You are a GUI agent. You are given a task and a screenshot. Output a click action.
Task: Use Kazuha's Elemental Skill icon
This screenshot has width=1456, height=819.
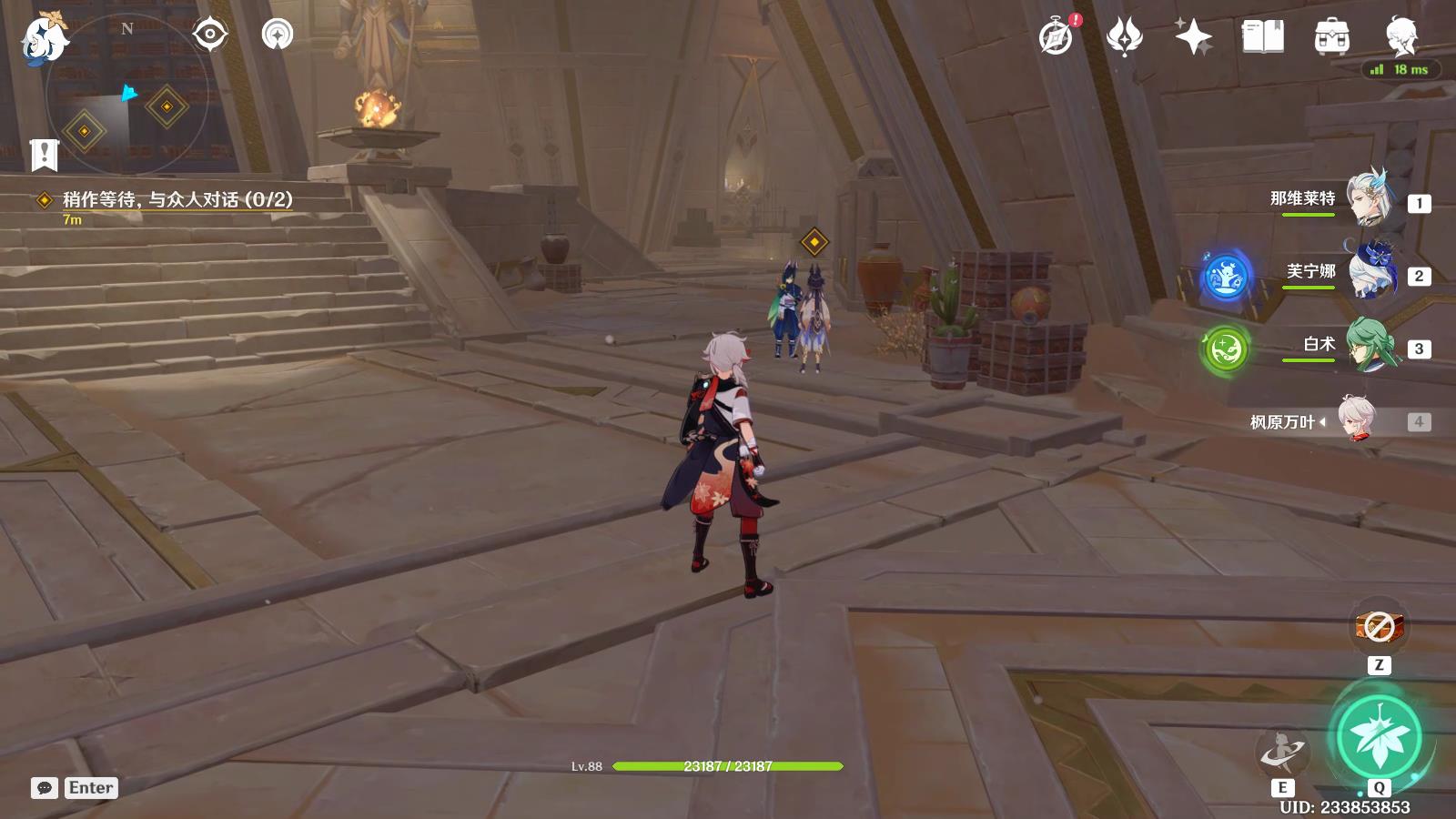pyautogui.click(x=1282, y=752)
